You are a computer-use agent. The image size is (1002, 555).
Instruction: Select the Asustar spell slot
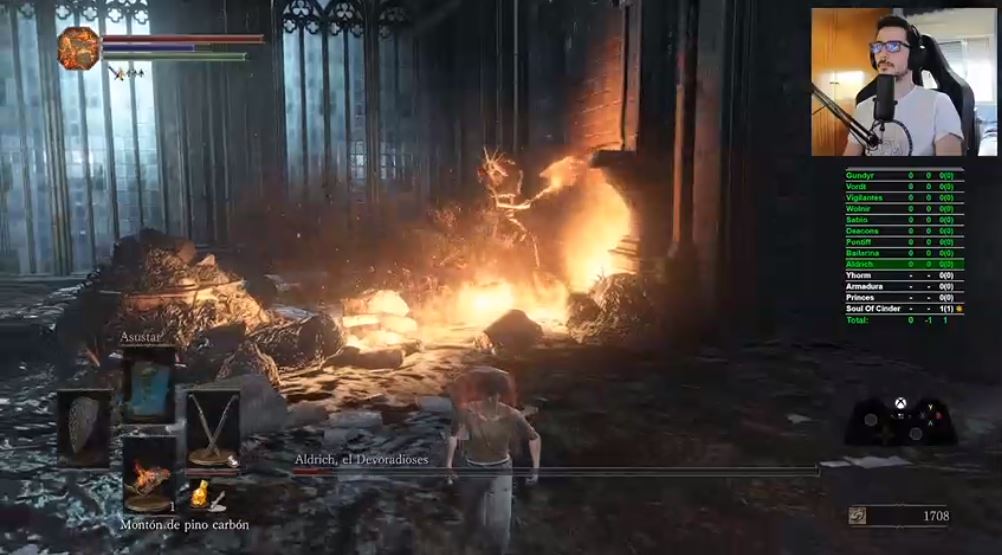[x=148, y=385]
